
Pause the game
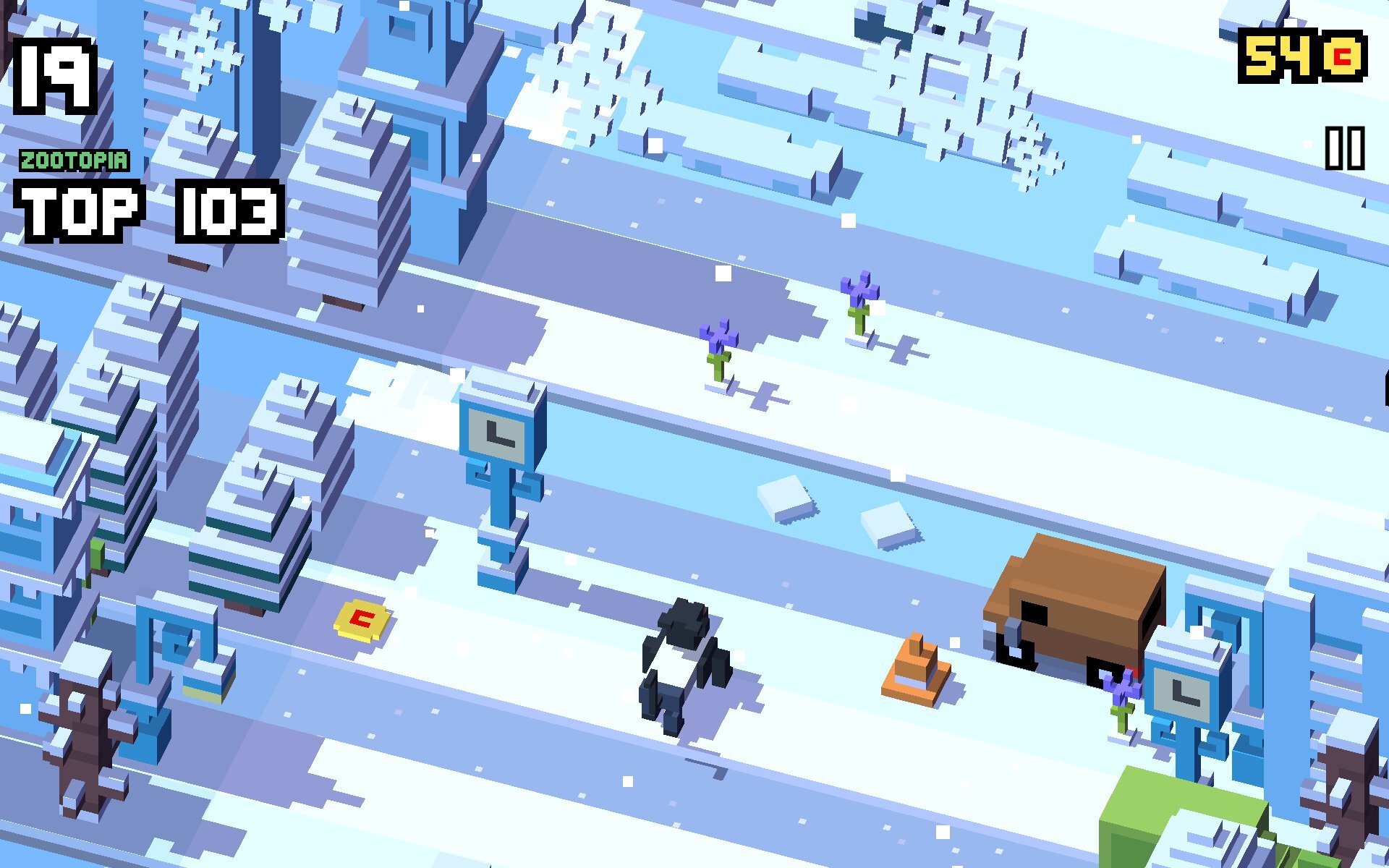point(1344,148)
